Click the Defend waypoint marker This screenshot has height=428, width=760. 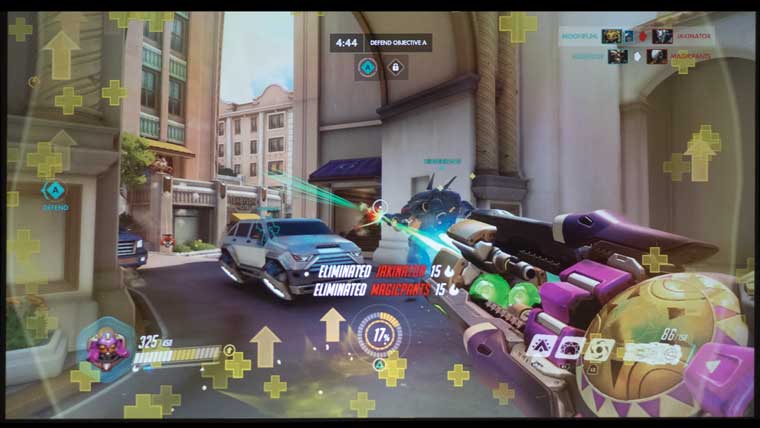[54, 190]
